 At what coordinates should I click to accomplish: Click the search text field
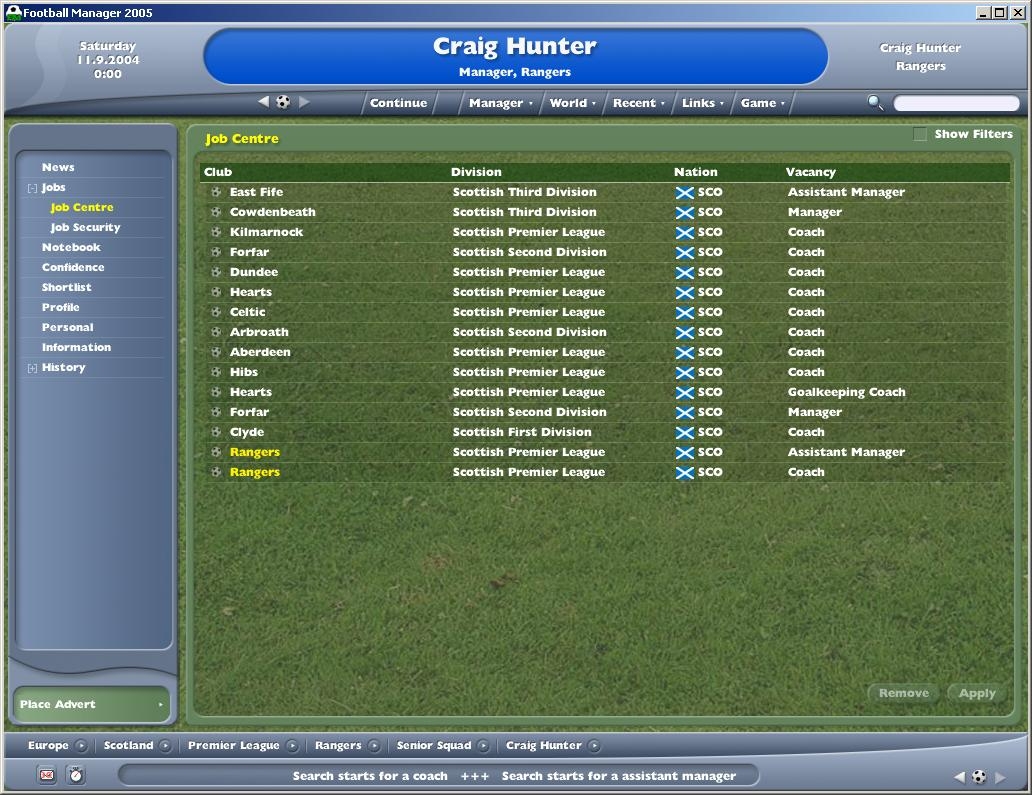coord(956,103)
